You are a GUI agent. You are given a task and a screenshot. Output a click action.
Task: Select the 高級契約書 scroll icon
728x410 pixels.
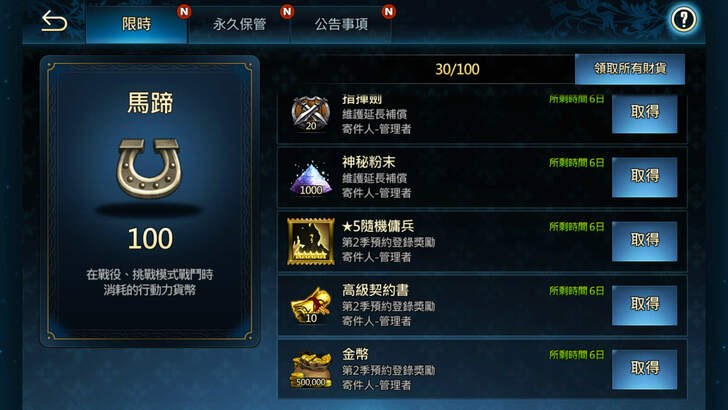click(312, 304)
